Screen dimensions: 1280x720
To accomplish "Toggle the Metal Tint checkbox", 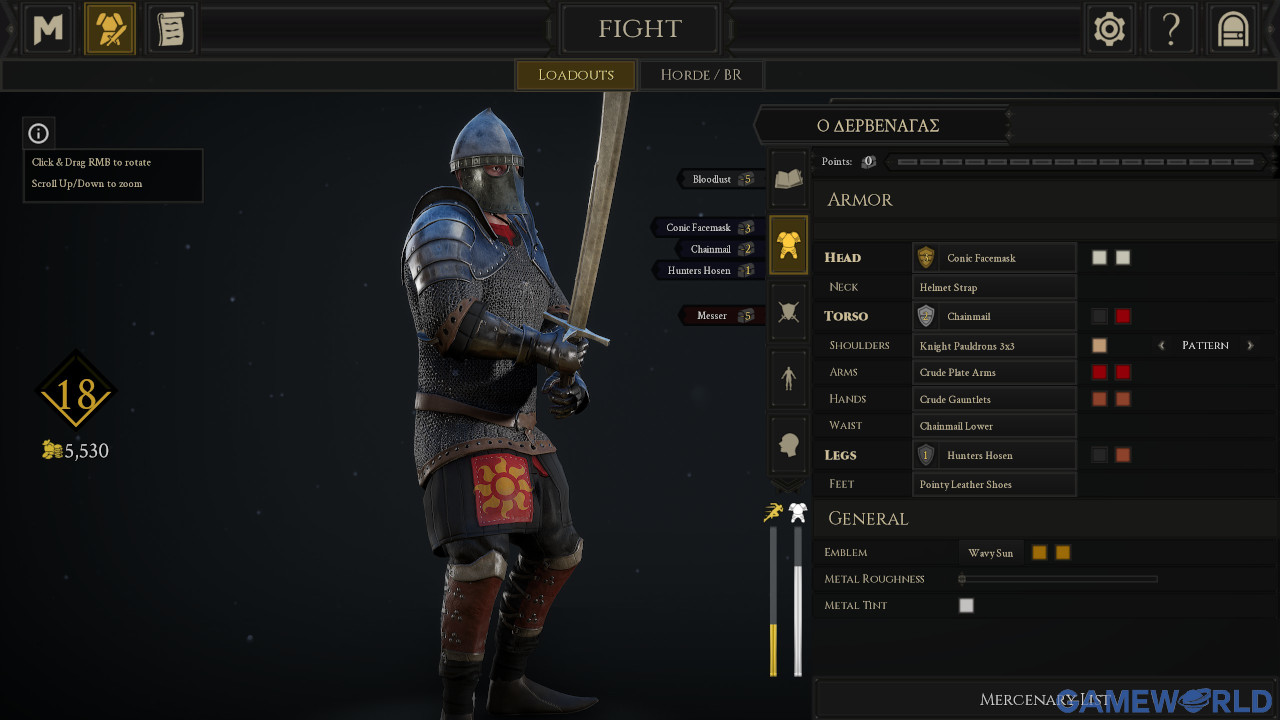I will point(965,605).
